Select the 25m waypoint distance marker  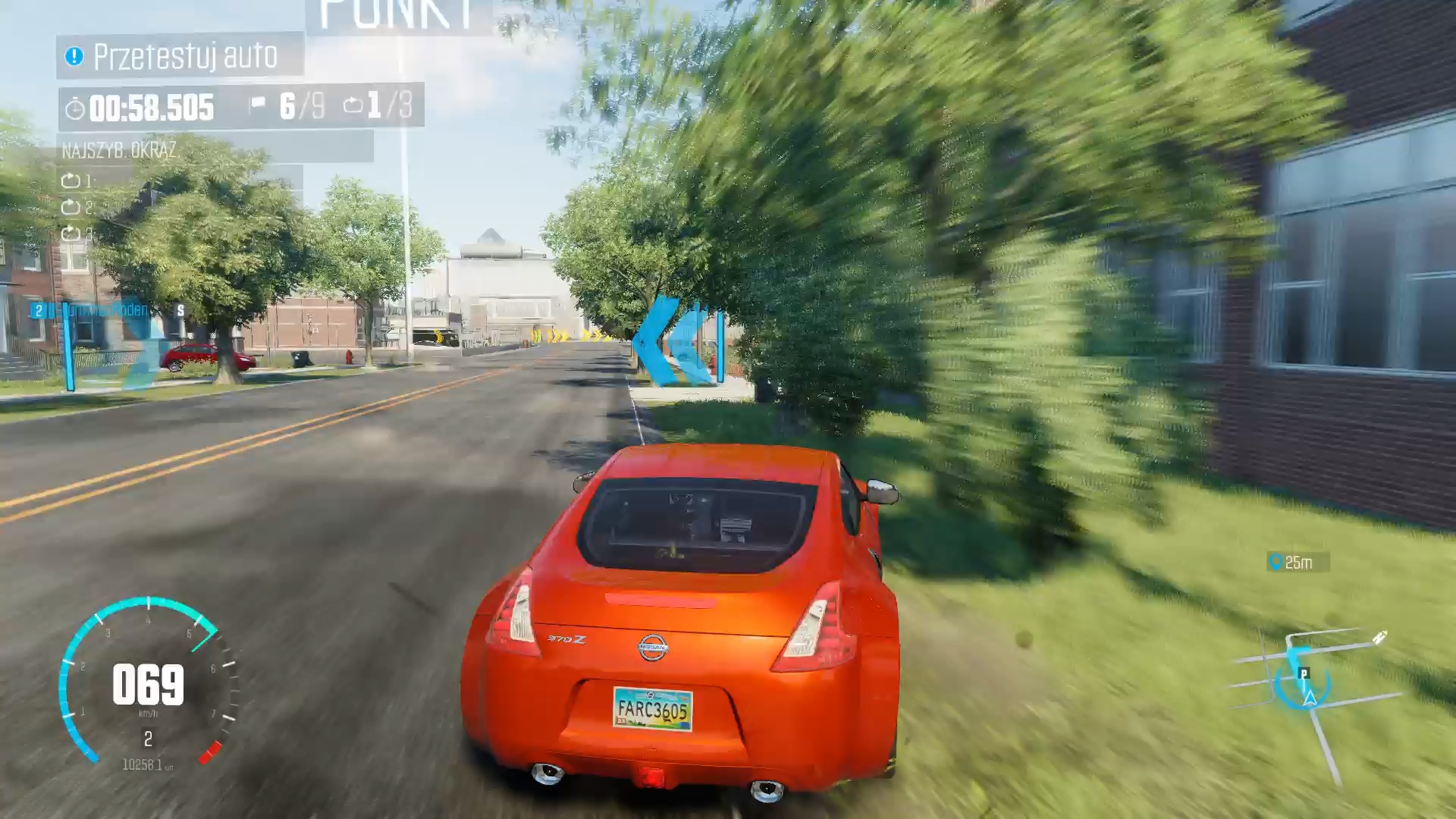coord(1298,562)
